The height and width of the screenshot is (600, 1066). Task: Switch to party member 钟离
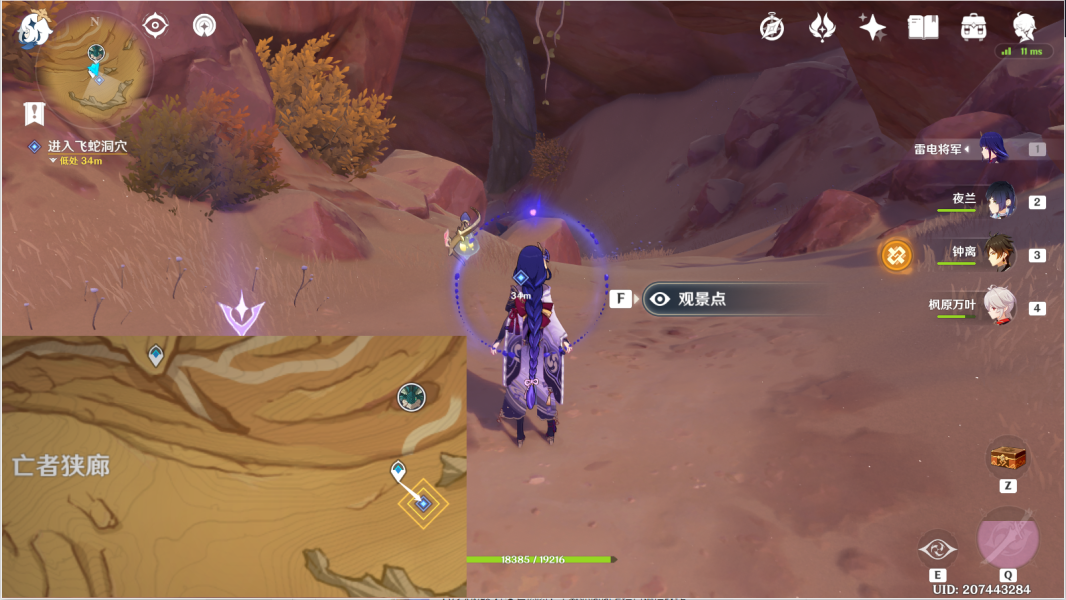coord(1000,254)
